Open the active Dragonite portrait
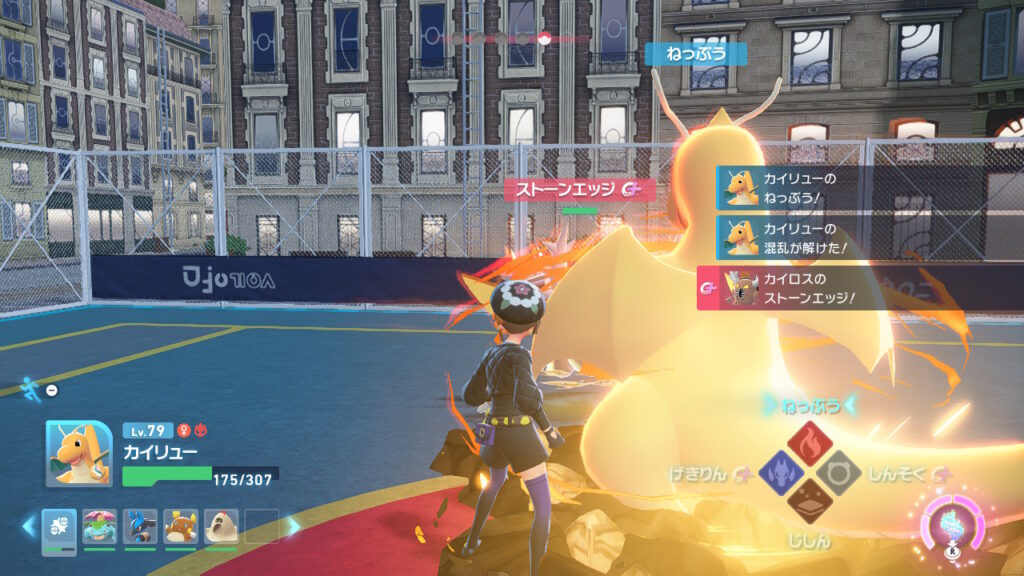This screenshot has height=576, width=1024. [79, 453]
